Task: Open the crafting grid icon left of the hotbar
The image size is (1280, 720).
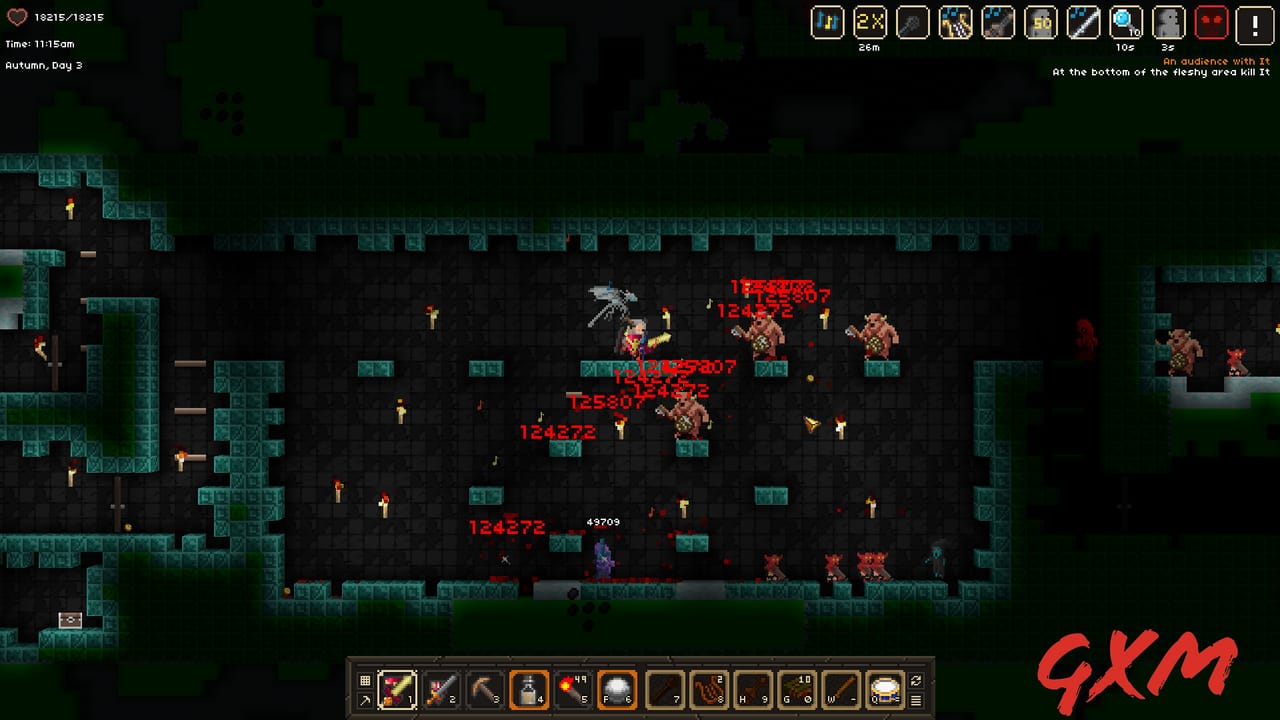Action: 364,678
